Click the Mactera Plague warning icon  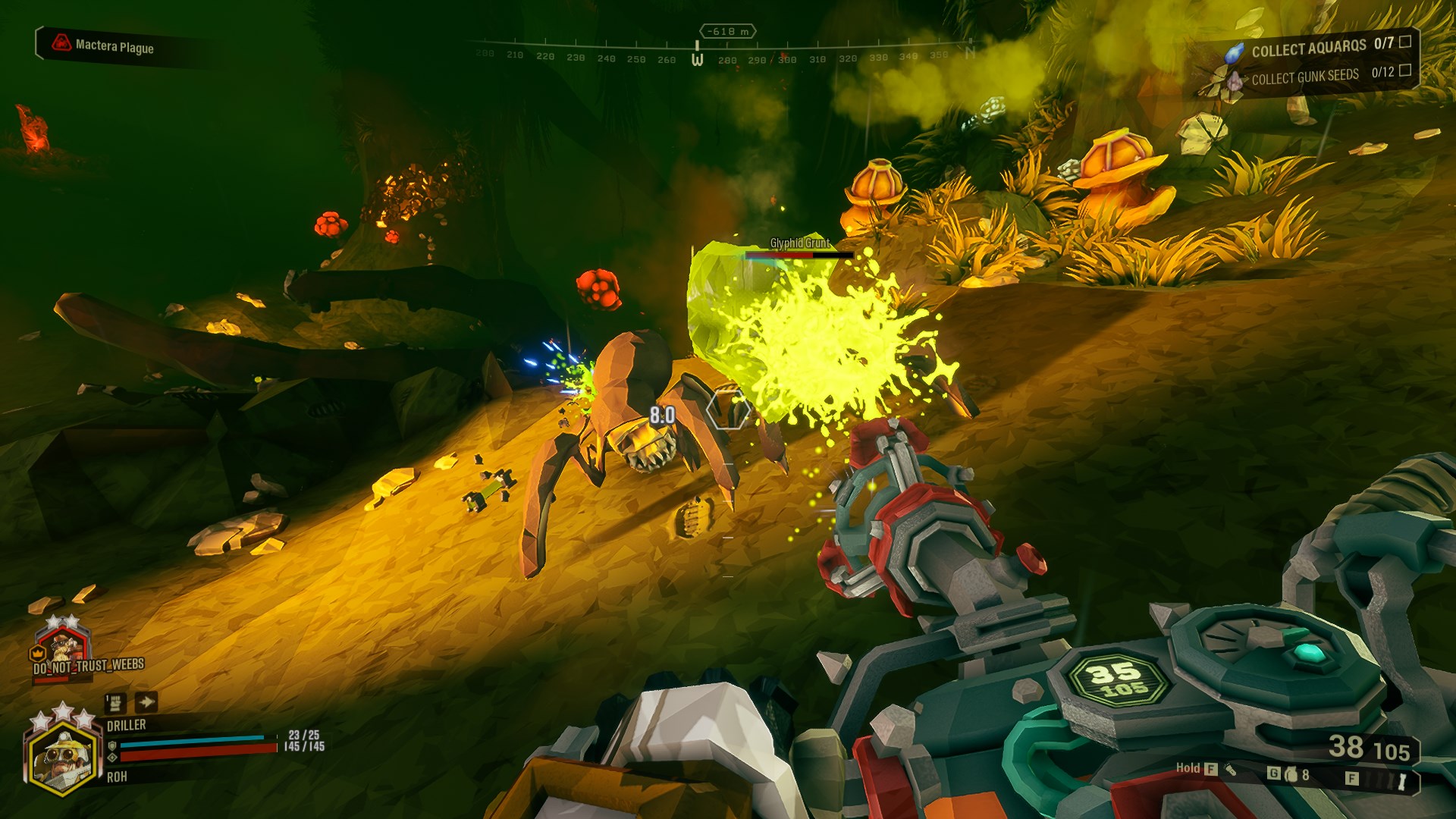click(x=61, y=43)
